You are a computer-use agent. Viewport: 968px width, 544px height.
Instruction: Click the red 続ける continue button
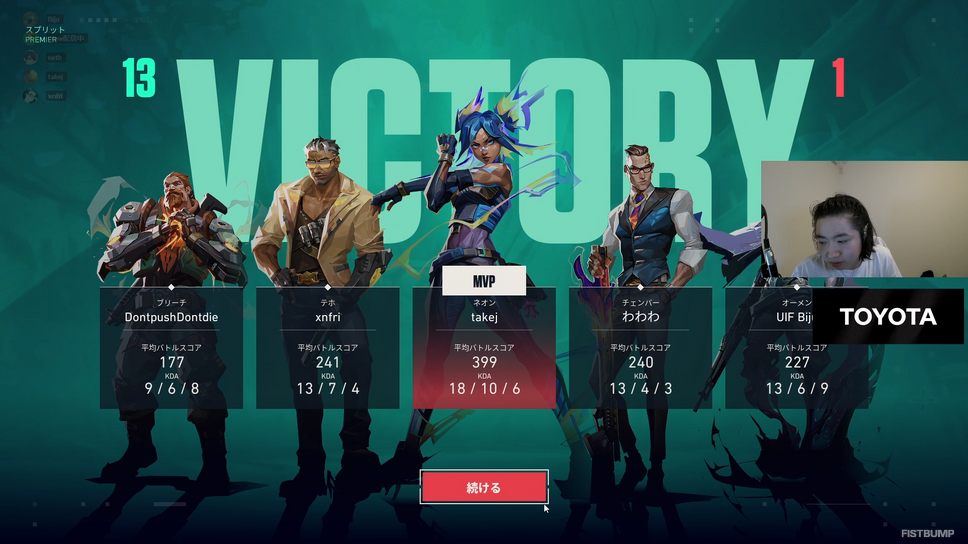[x=484, y=488]
